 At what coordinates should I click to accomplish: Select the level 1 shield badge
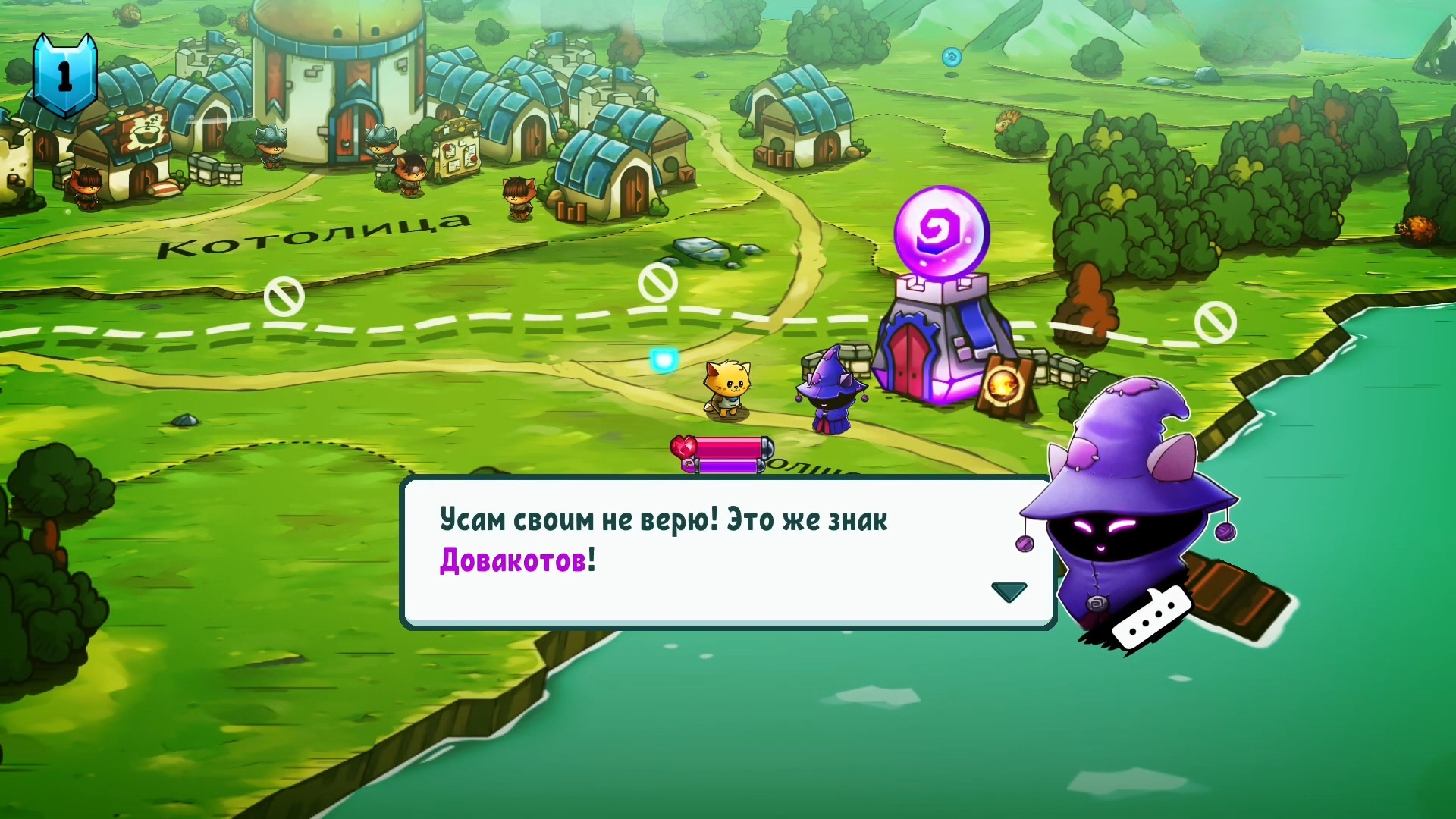click(x=65, y=75)
